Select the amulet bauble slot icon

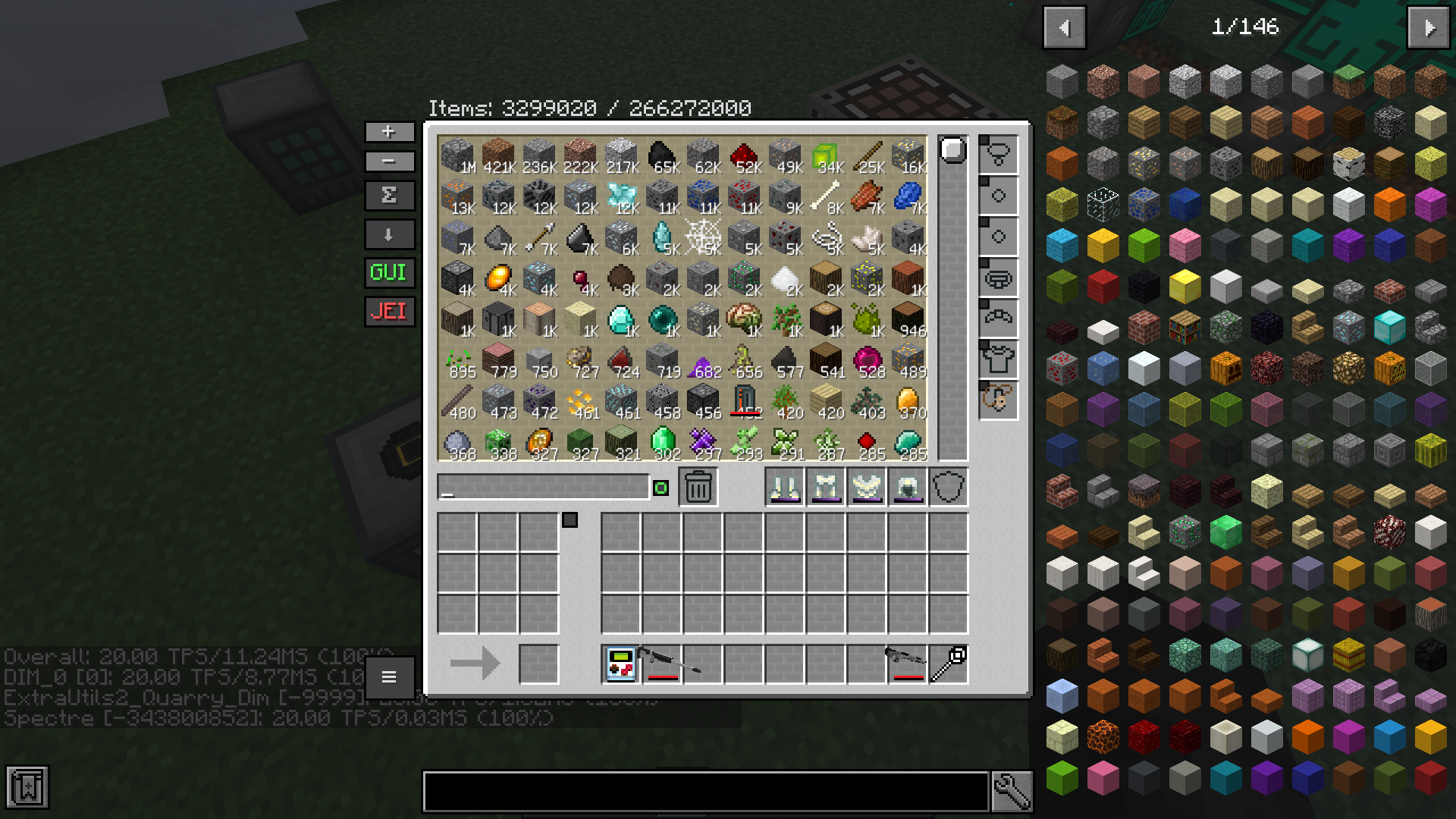tap(997, 154)
